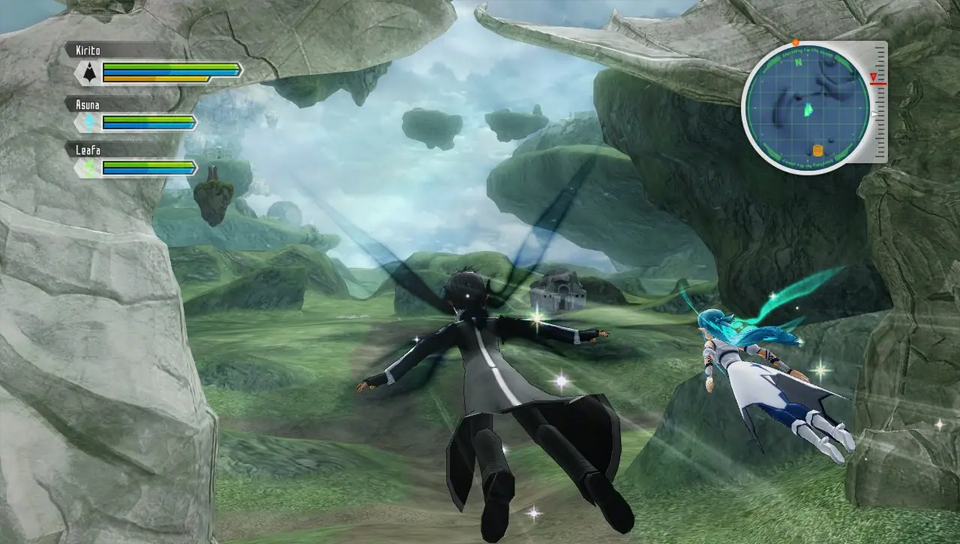Click Leafa's green race emblem icon
The width and height of the screenshot is (960, 544).
coord(88,169)
